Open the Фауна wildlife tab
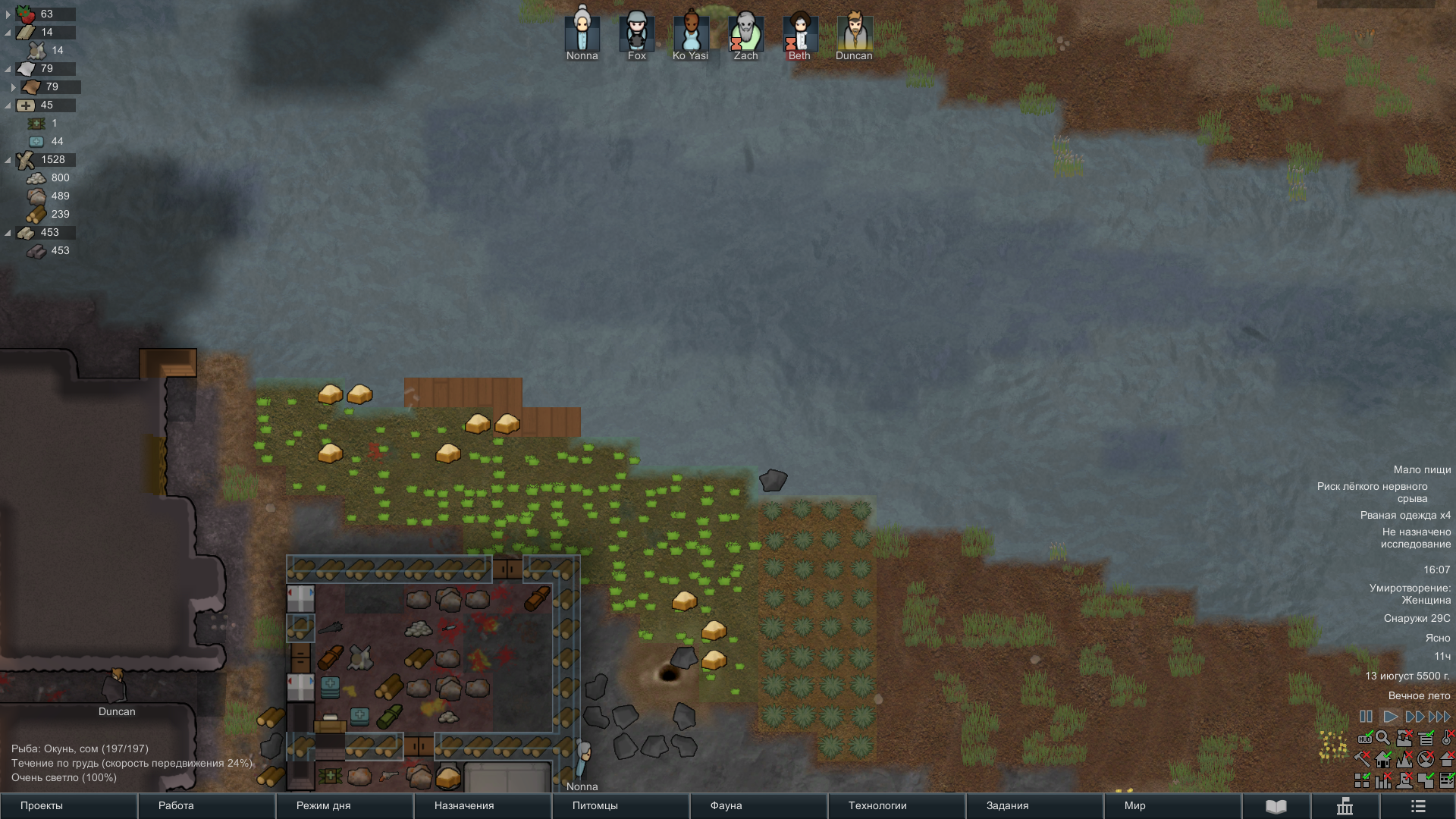Screen dimensions: 1456x819 (758, 805)
